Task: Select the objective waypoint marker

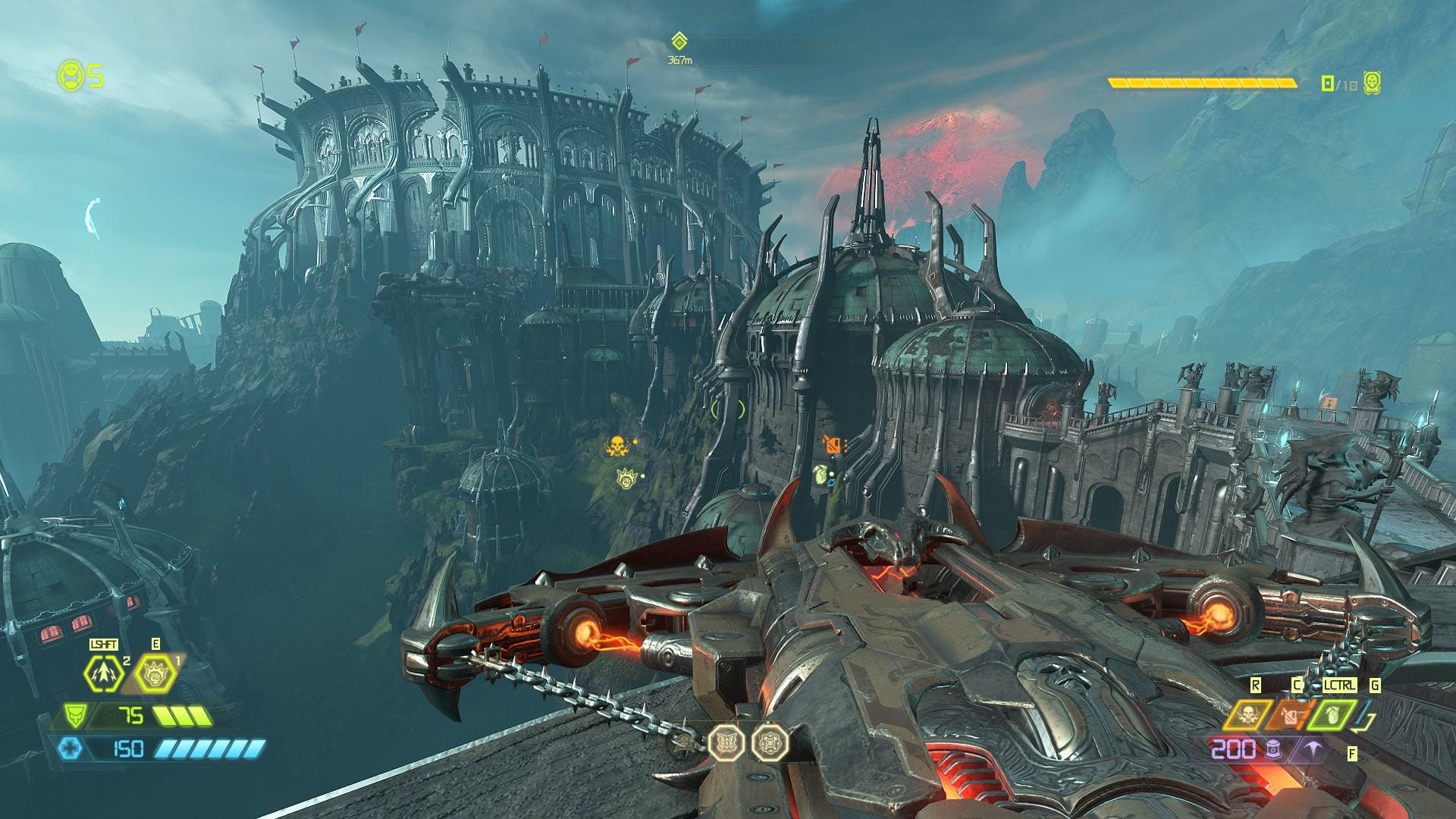Action: 679,41
